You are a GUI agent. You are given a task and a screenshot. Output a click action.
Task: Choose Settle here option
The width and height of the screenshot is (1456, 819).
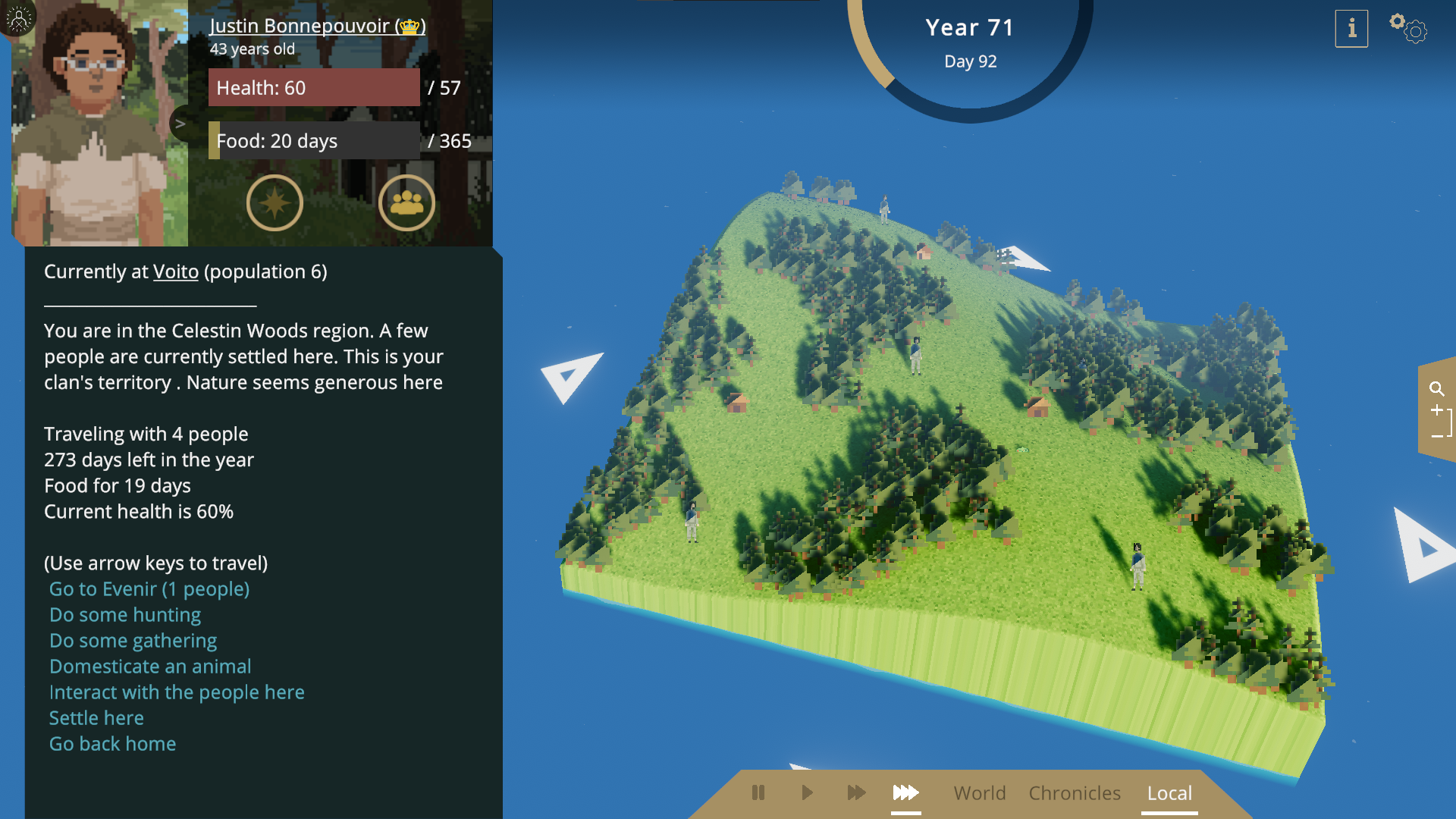[x=96, y=718]
